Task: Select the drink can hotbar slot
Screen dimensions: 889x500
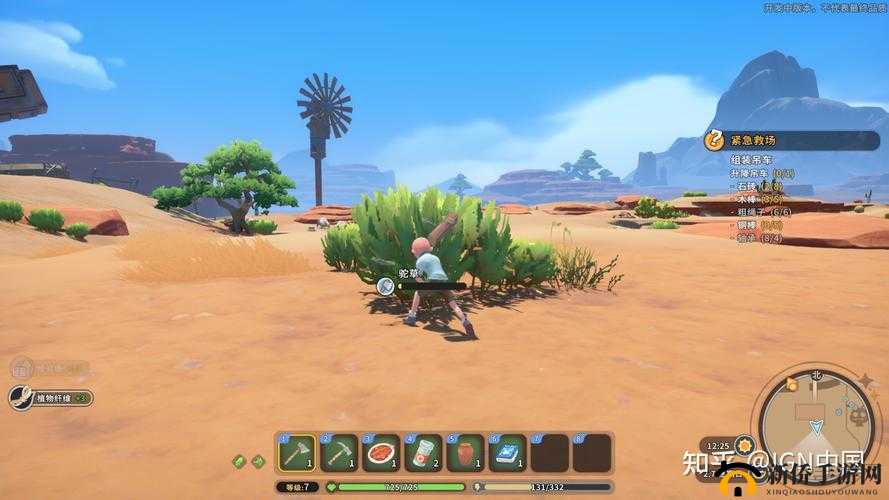Action: point(423,453)
